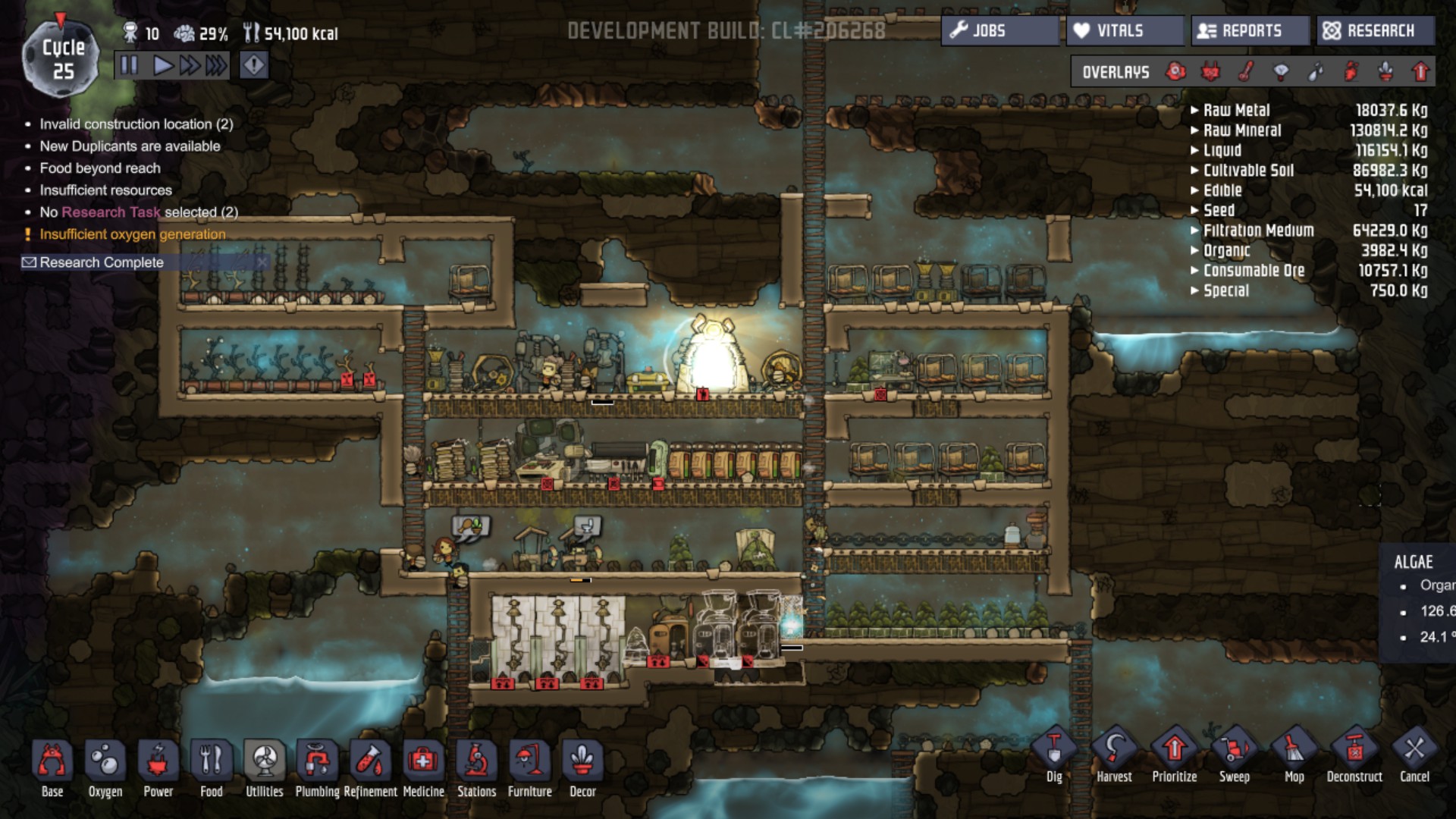Pause the game simulation
This screenshot has width=1456, height=819.
pyautogui.click(x=129, y=66)
